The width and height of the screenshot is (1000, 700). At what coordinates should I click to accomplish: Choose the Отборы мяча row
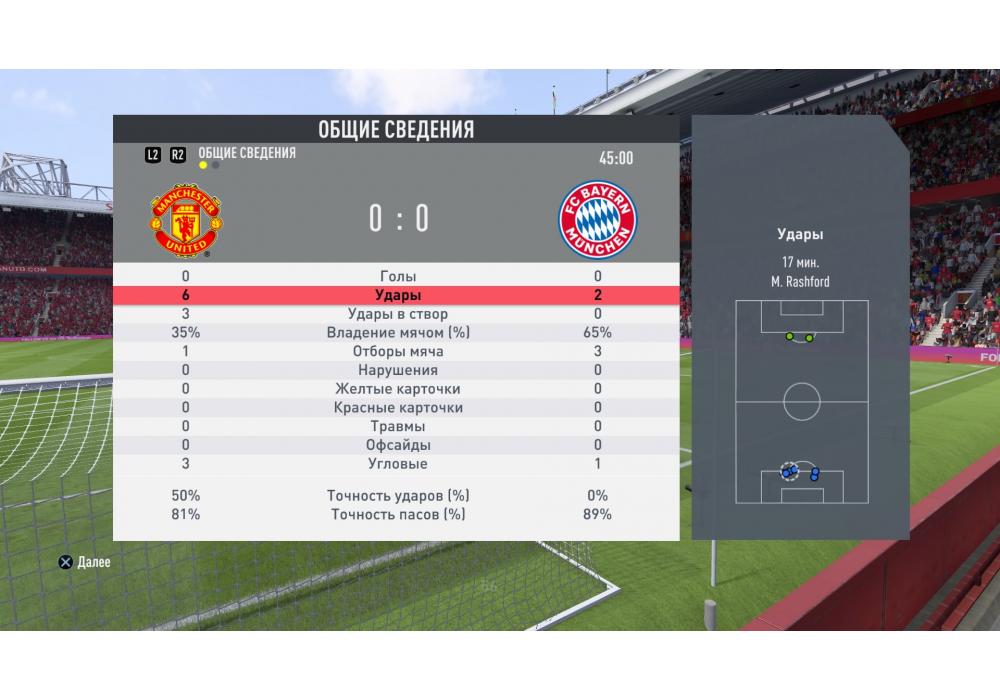pyautogui.click(x=398, y=352)
